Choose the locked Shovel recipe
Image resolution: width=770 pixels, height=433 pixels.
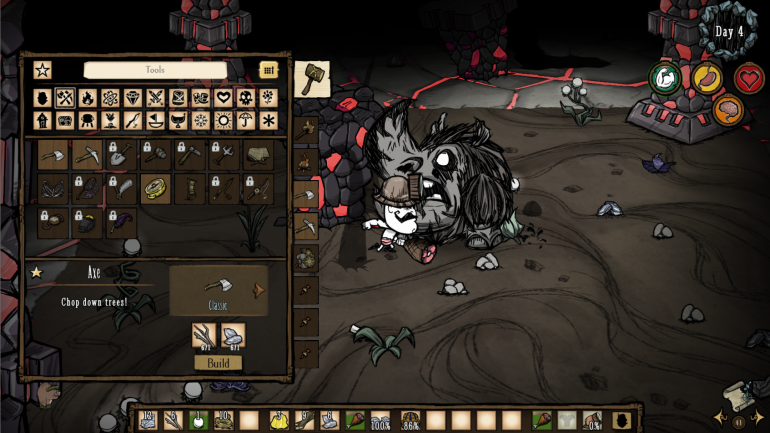(x=121, y=154)
